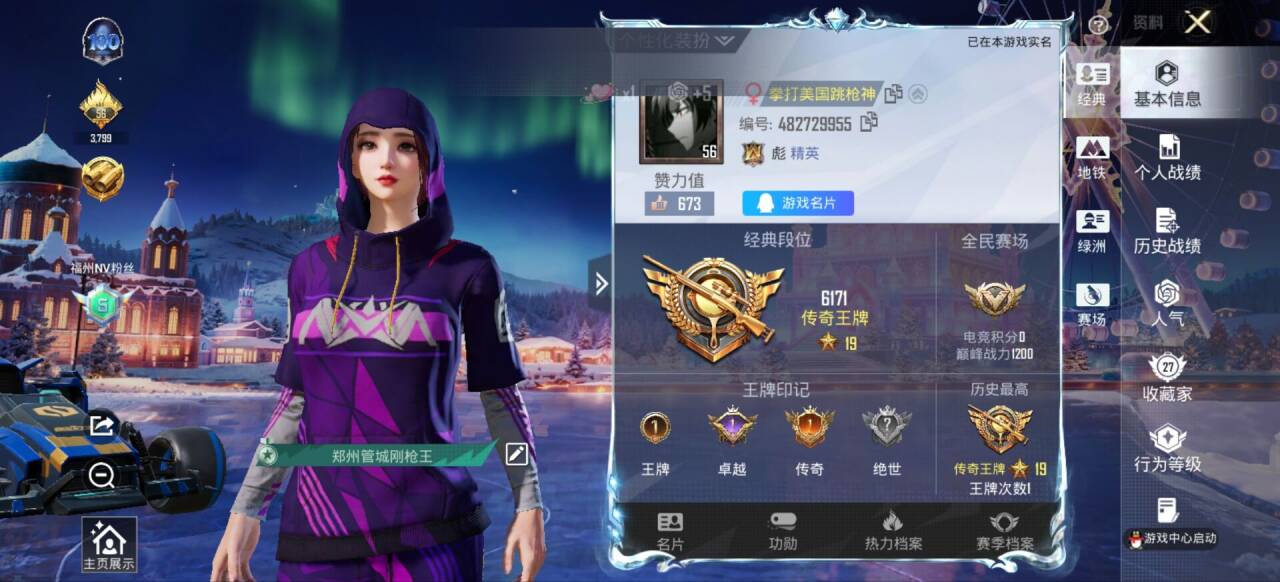Screen dimensions: 1280x582
Task: Click the 游戏名片 button
Action: 797,203
